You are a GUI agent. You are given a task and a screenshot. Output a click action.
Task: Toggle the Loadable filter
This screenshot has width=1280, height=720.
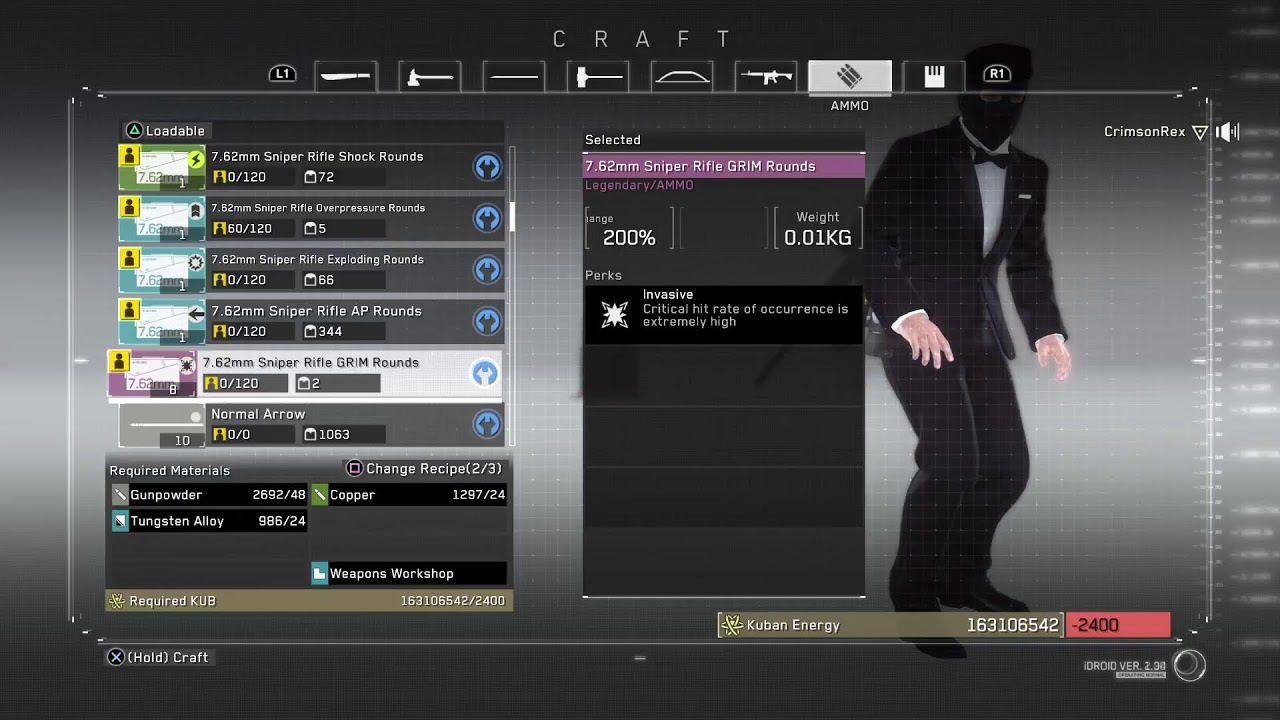pyautogui.click(x=165, y=131)
